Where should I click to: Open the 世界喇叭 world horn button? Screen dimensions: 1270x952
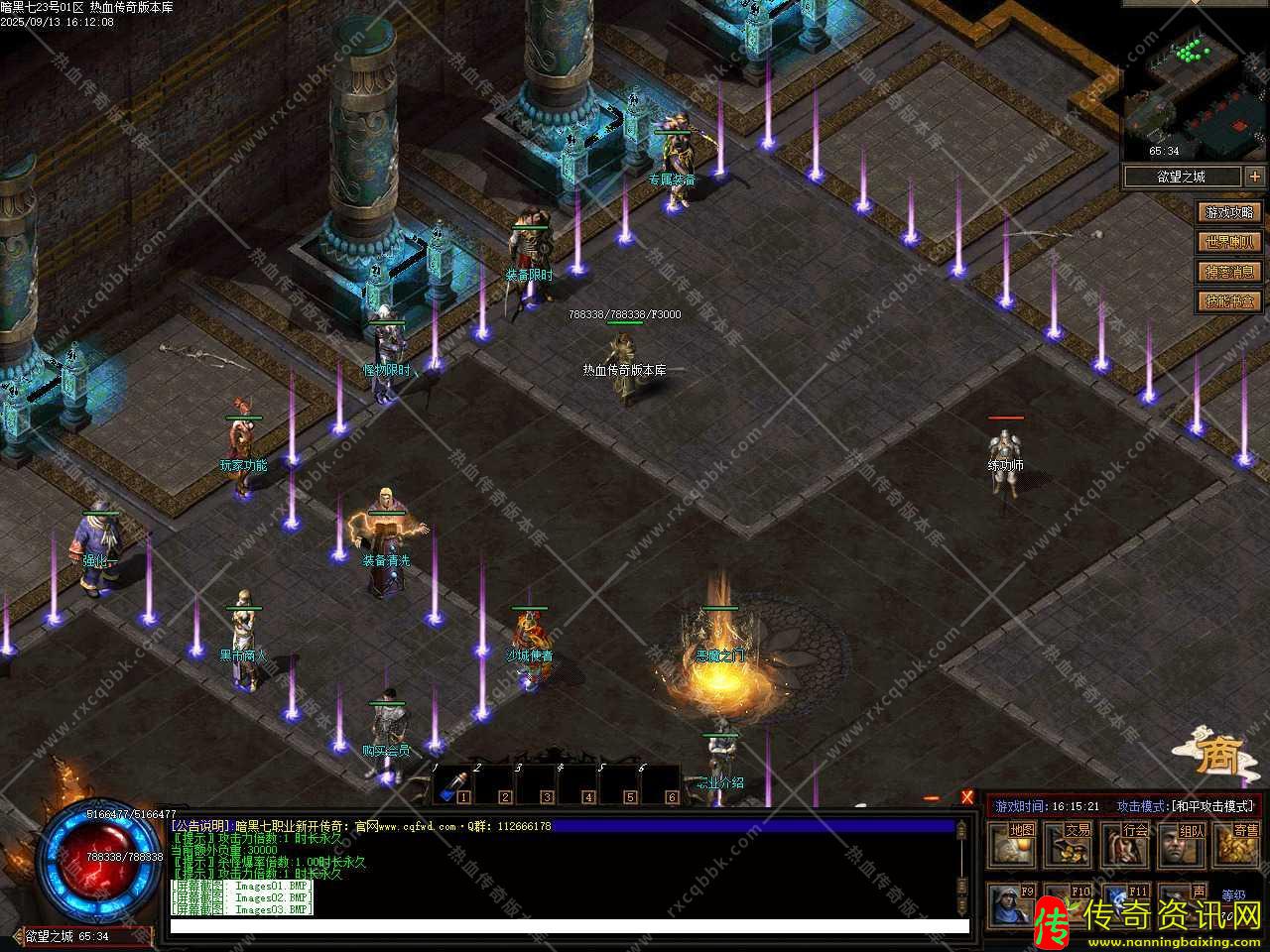1229,242
